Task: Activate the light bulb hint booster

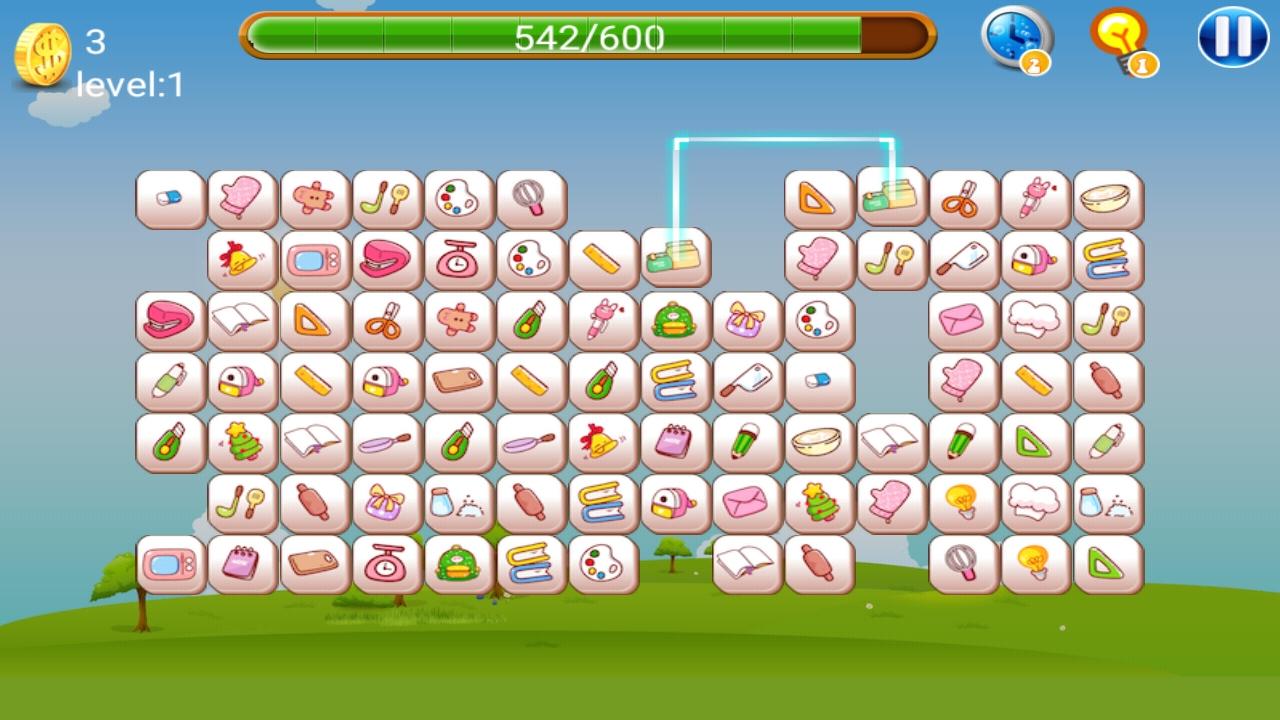Action: tap(1125, 38)
